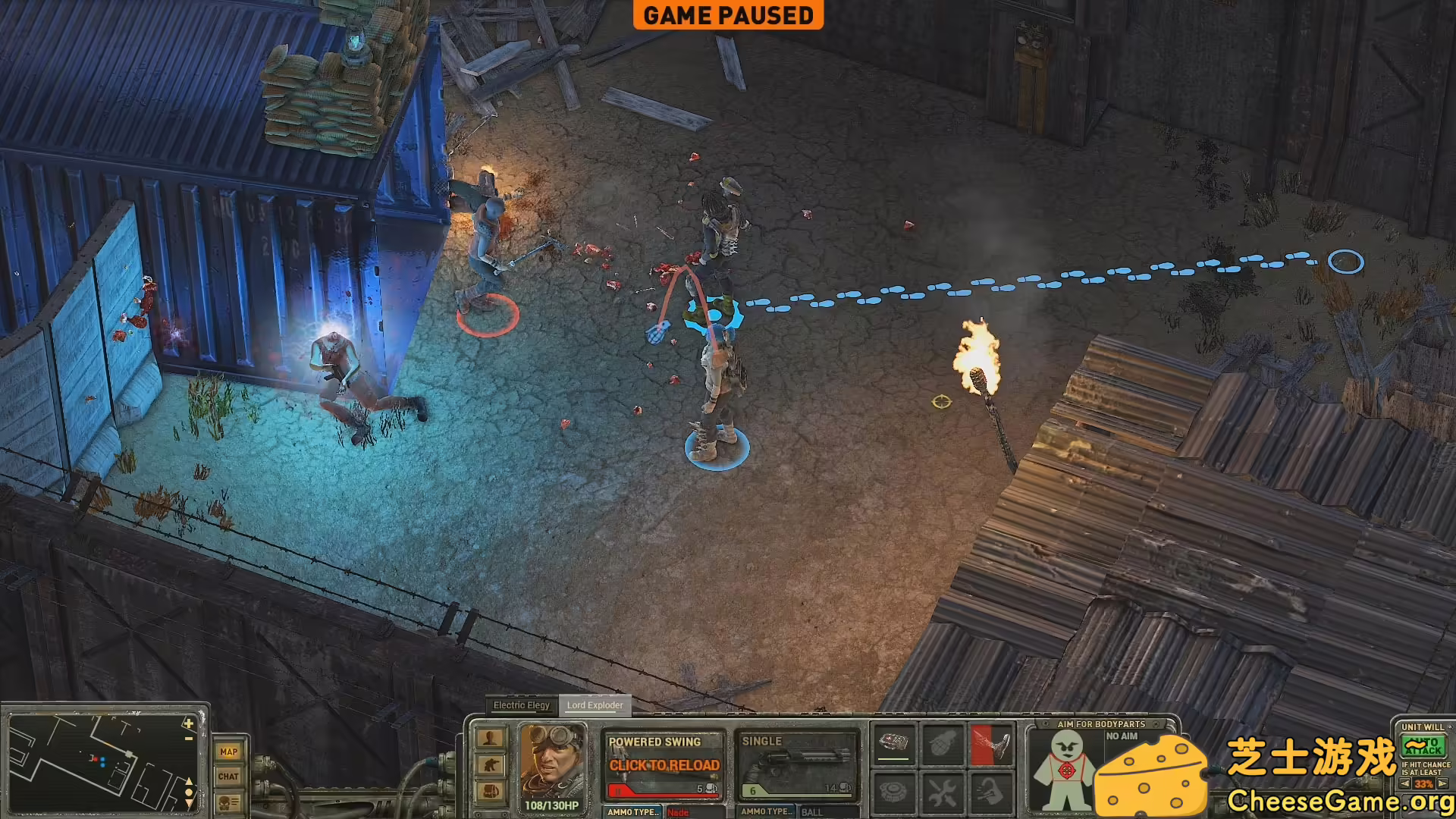Increase the hit chance threshold
Viewport: 1456px width, 819px height.
click(1443, 783)
